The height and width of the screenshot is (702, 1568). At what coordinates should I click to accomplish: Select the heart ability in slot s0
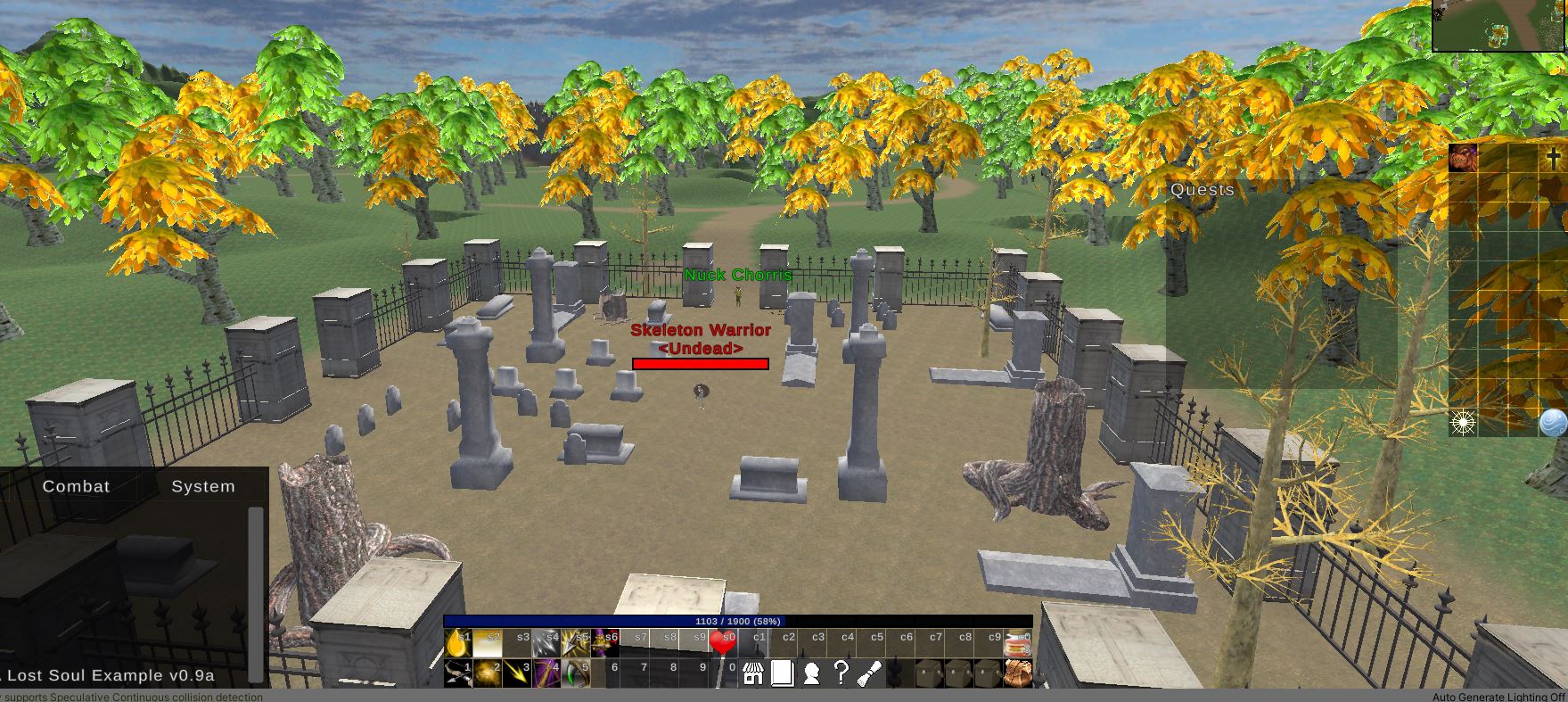click(723, 641)
